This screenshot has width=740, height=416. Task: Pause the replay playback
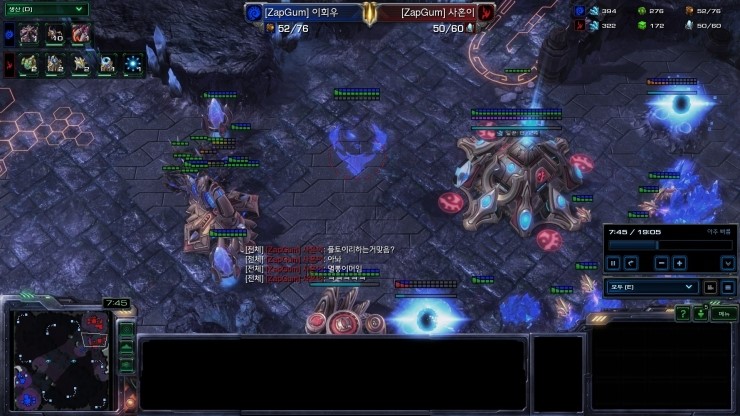coord(613,263)
